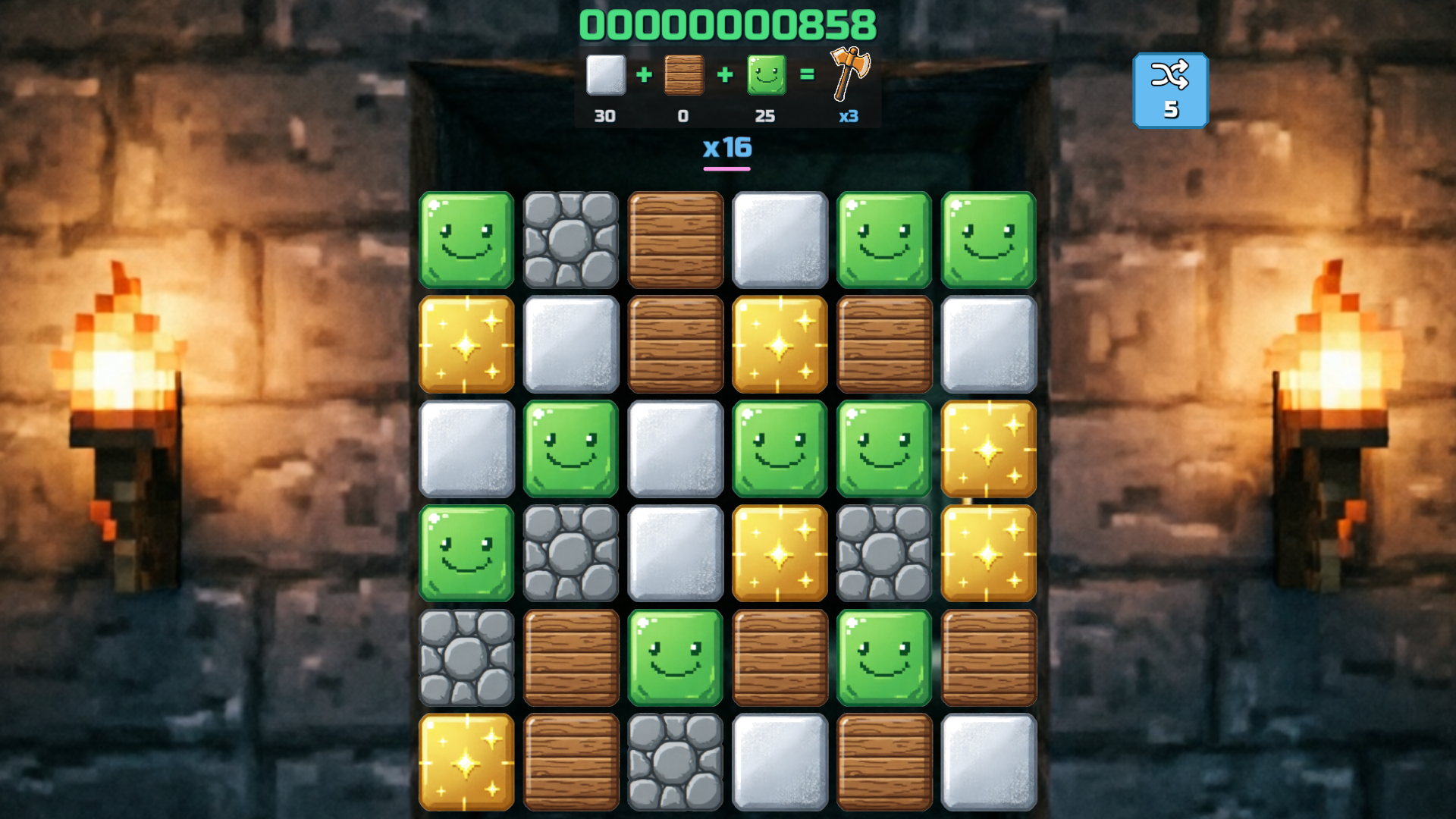Select the stone block in the bottom row
This screenshot has height=819, width=1456.
(x=675, y=762)
